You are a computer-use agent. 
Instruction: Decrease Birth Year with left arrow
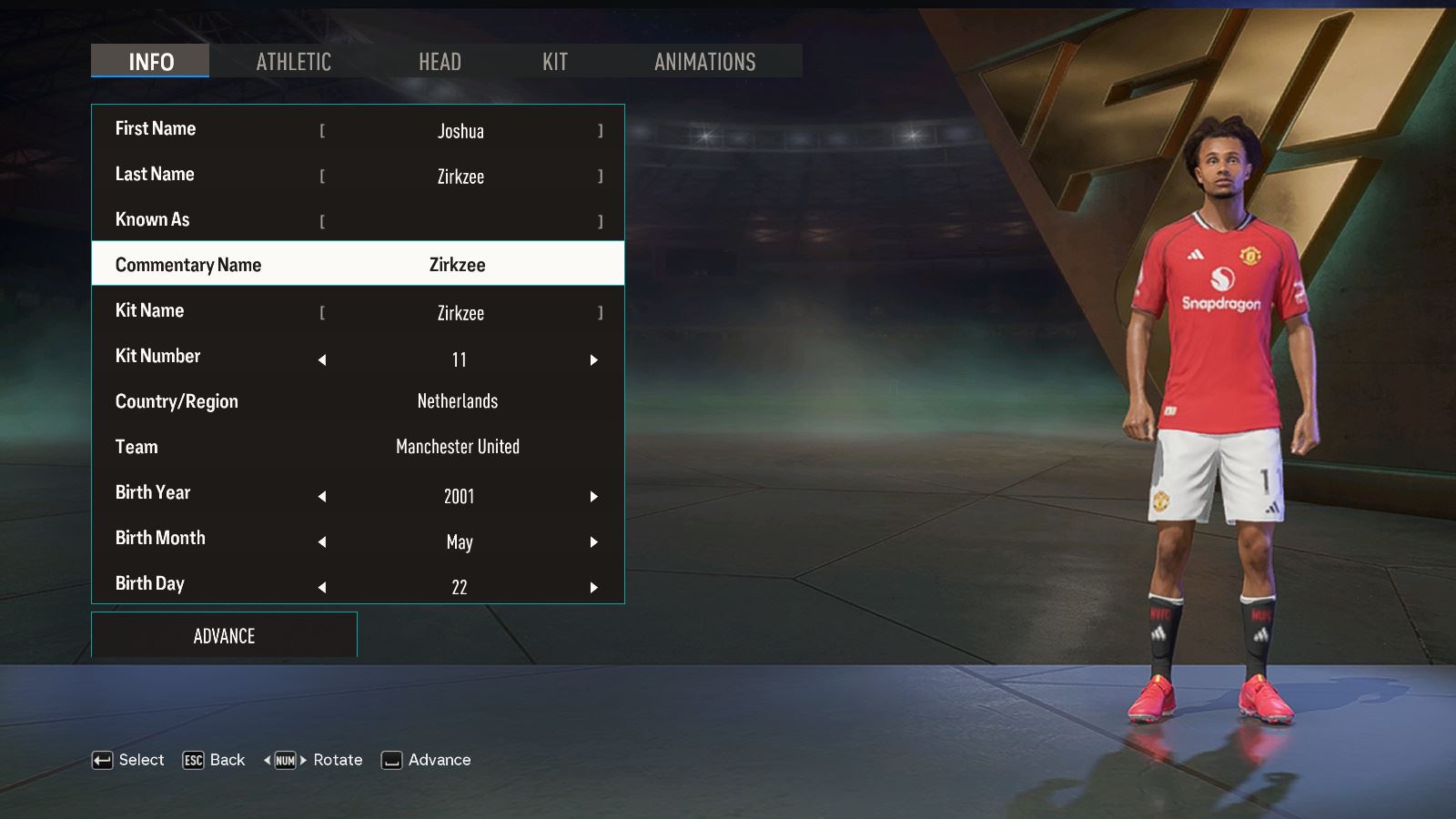(322, 497)
